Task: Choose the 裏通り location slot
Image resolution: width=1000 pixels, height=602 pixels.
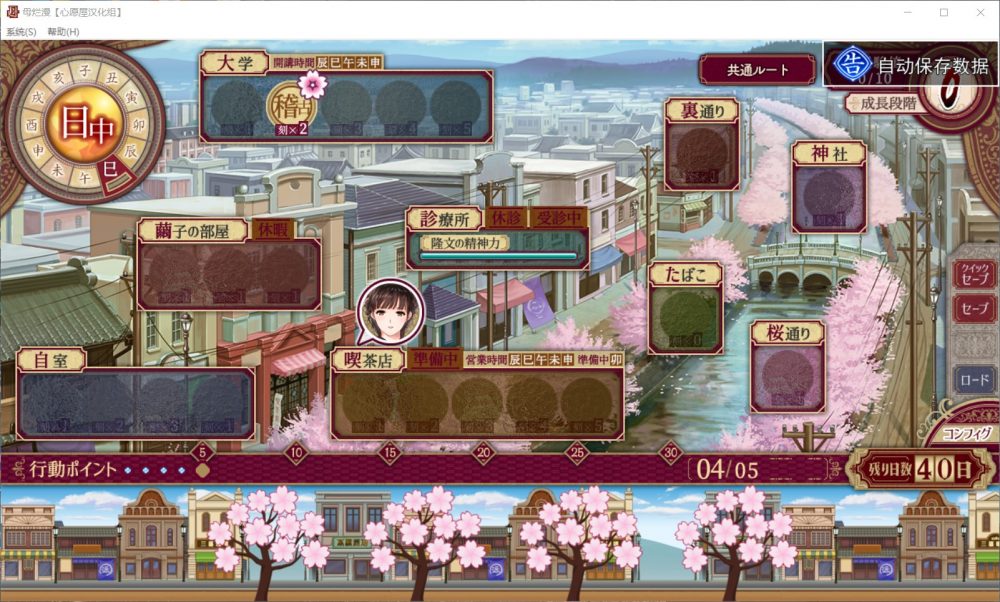Action: point(702,154)
